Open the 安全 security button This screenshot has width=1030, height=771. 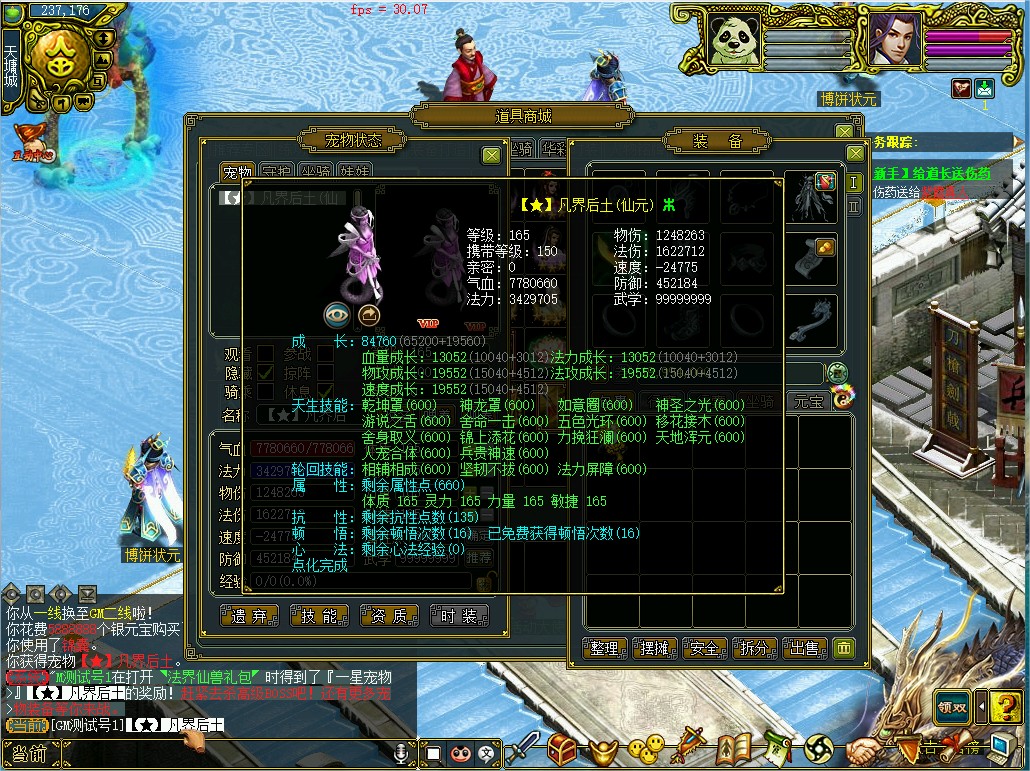(x=705, y=648)
